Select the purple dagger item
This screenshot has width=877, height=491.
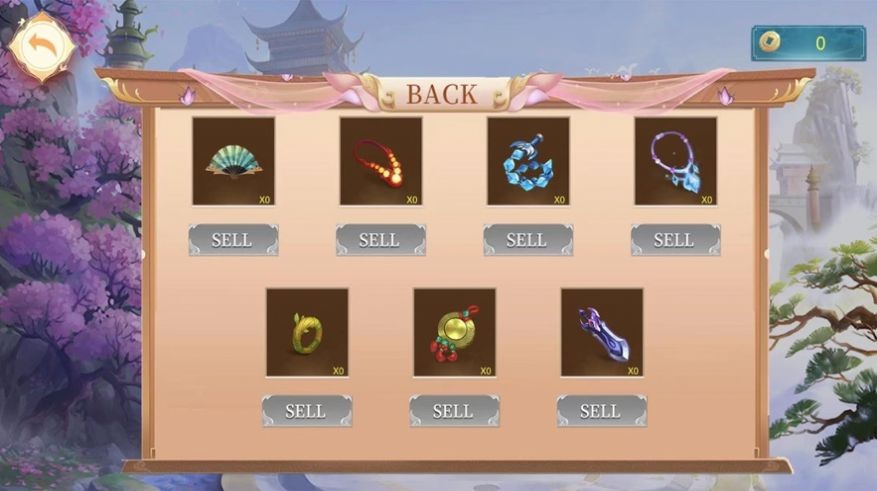601,332
